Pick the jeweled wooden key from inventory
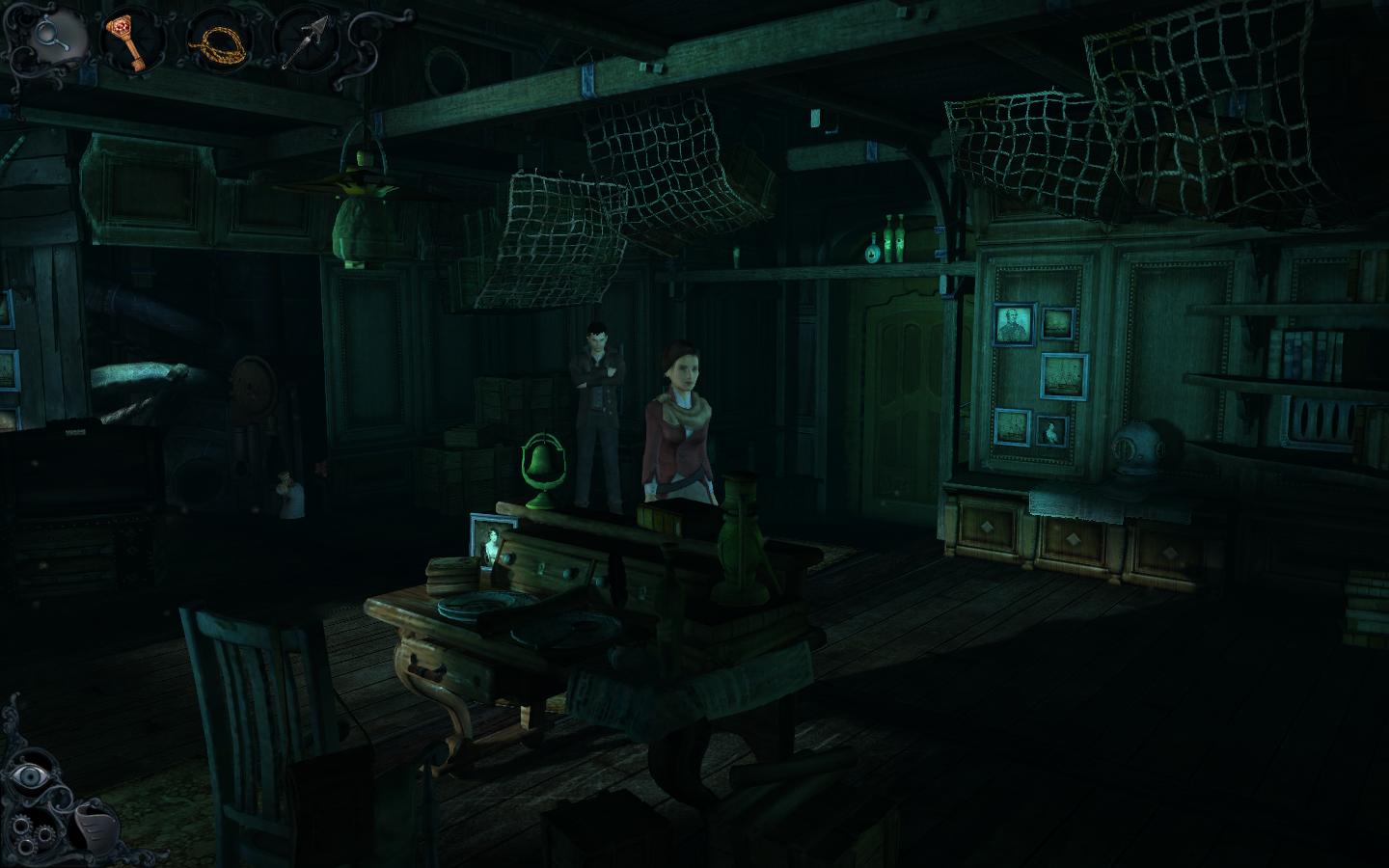Image resolution: width=1389 pixels, height=868 pixels. (x=135, y=41)
